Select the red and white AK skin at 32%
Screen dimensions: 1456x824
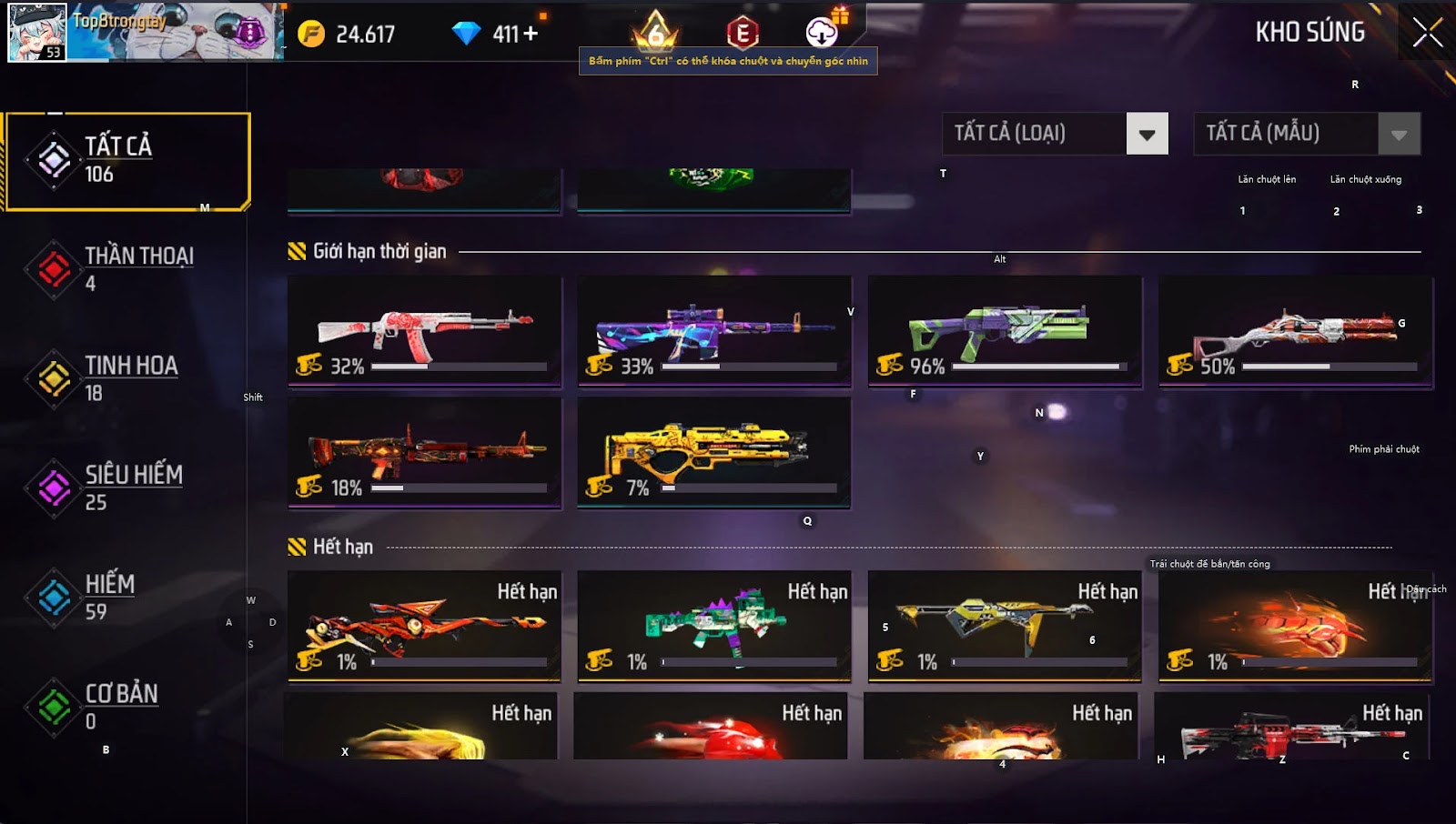pyautogui.click(x=424, y=331)
